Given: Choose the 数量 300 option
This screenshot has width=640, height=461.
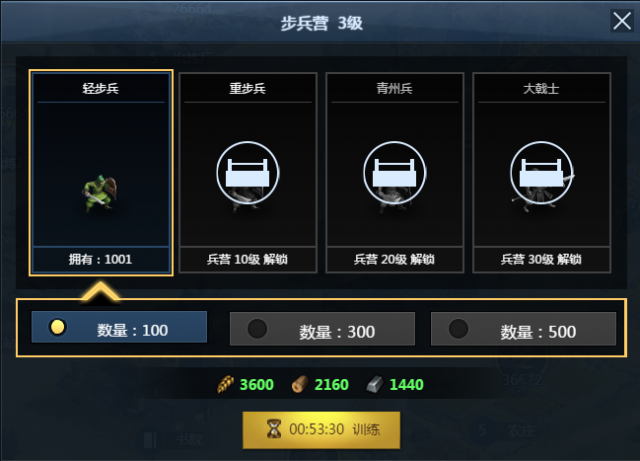Looking at the screenshot, I should coord(322,329).
